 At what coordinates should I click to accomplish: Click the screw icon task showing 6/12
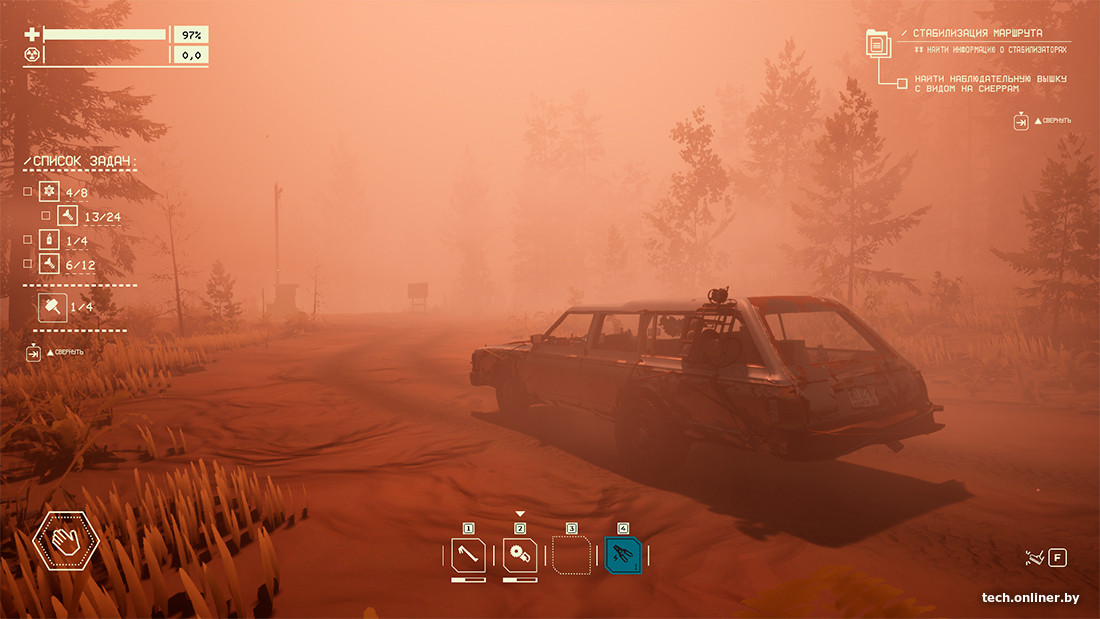pos(49,264)
